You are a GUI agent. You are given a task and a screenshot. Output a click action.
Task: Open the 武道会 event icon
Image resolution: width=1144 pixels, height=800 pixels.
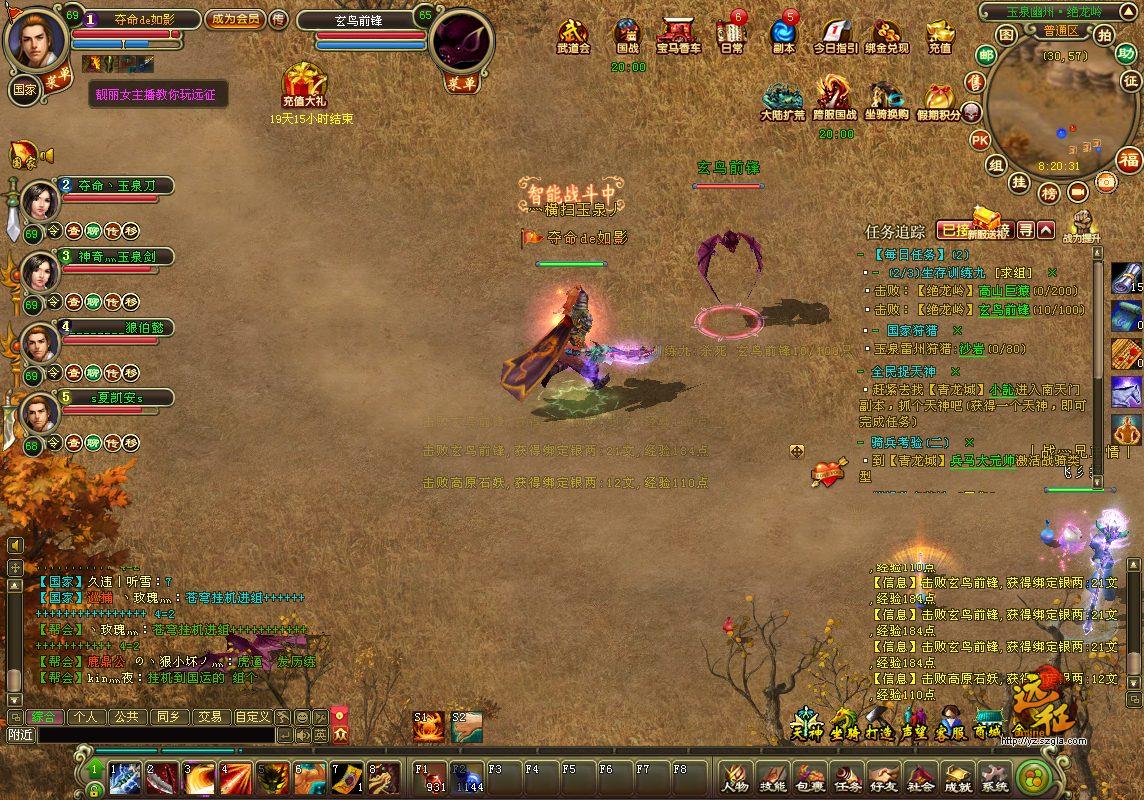573,35
